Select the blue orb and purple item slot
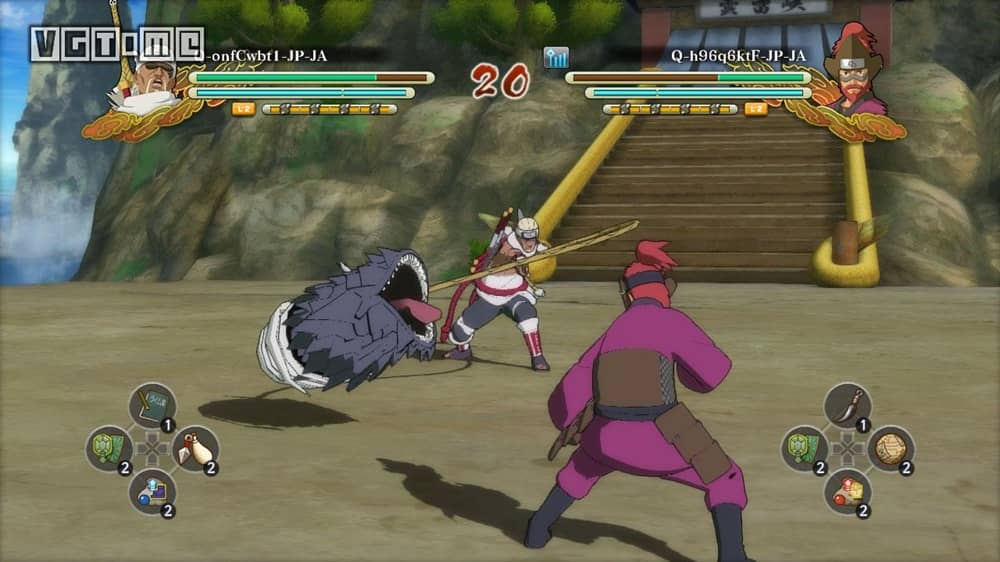This screenshot has height=562, width=1000. (x=152, y=492)
